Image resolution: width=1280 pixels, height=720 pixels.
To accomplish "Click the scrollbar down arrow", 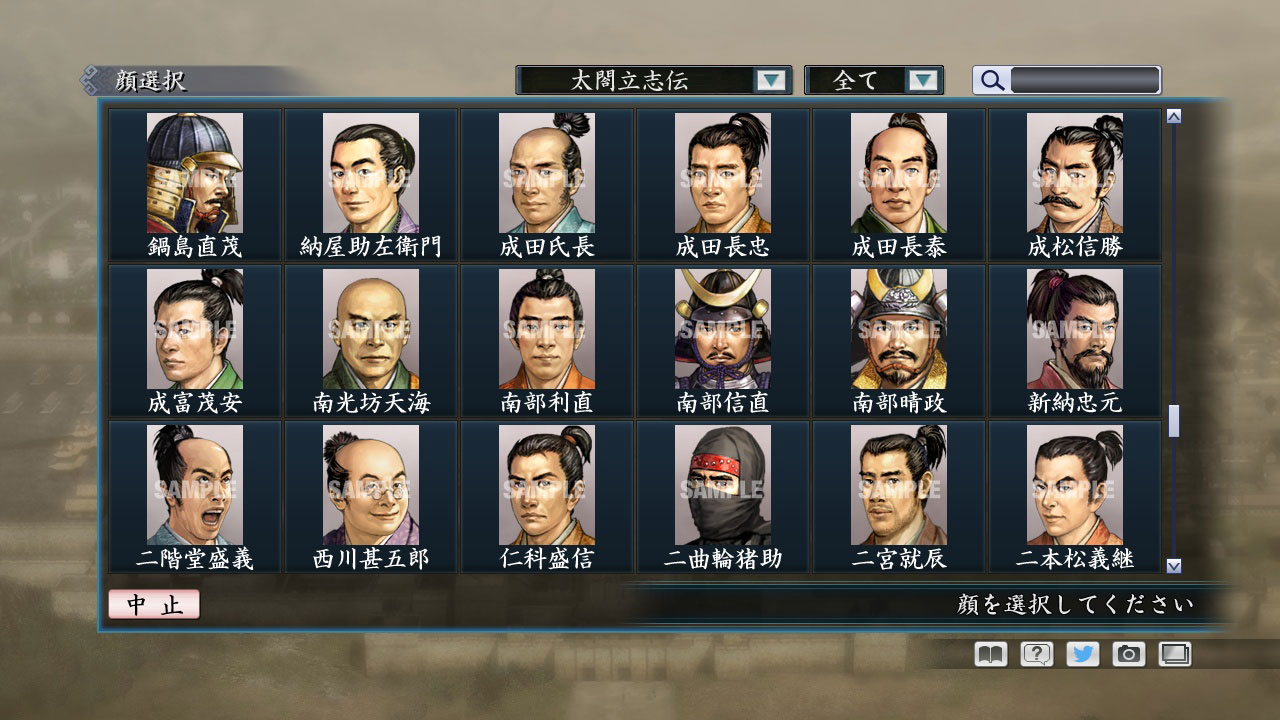I will pos(1172,566).
